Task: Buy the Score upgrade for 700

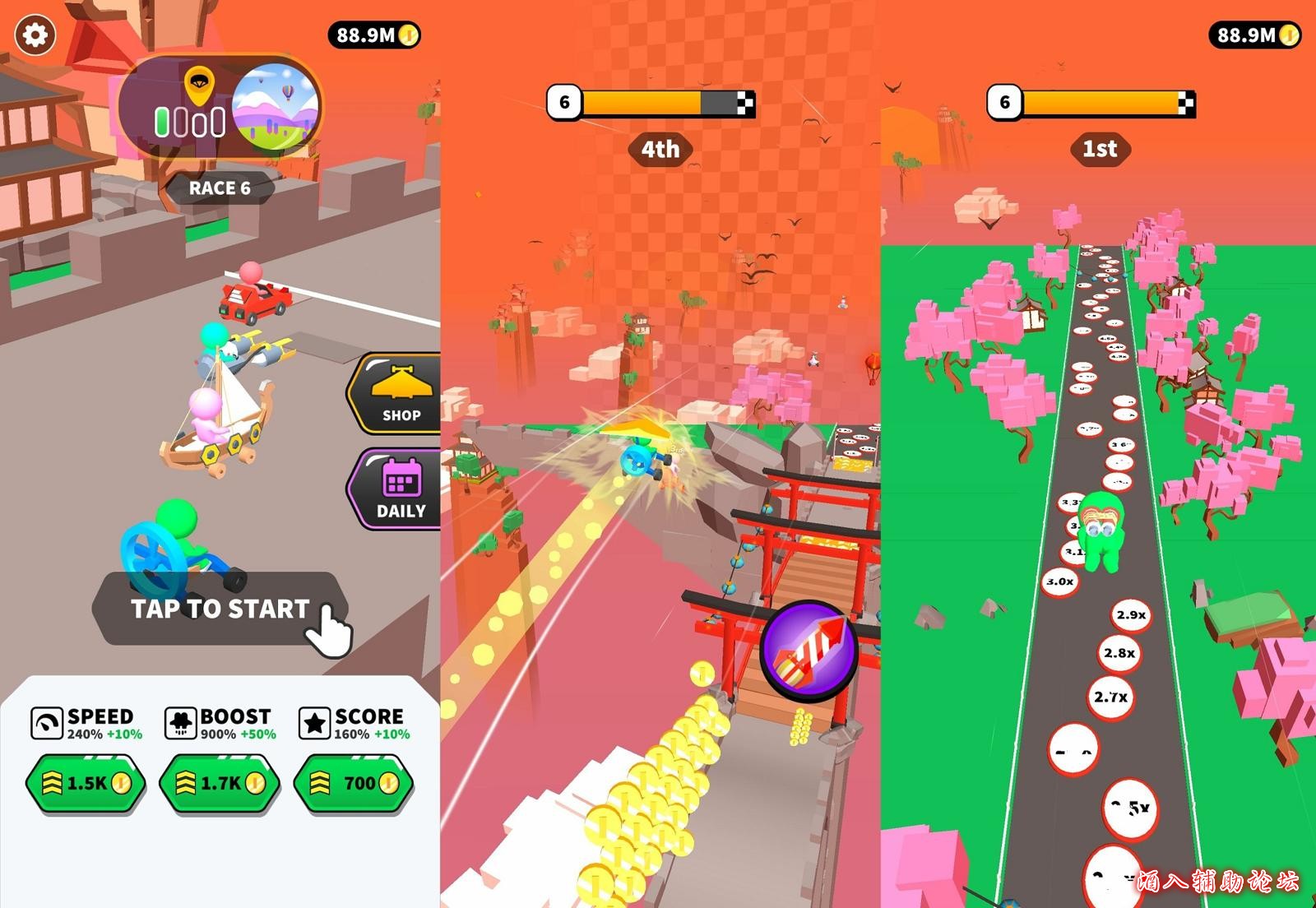Action: [x=354, y=783]
